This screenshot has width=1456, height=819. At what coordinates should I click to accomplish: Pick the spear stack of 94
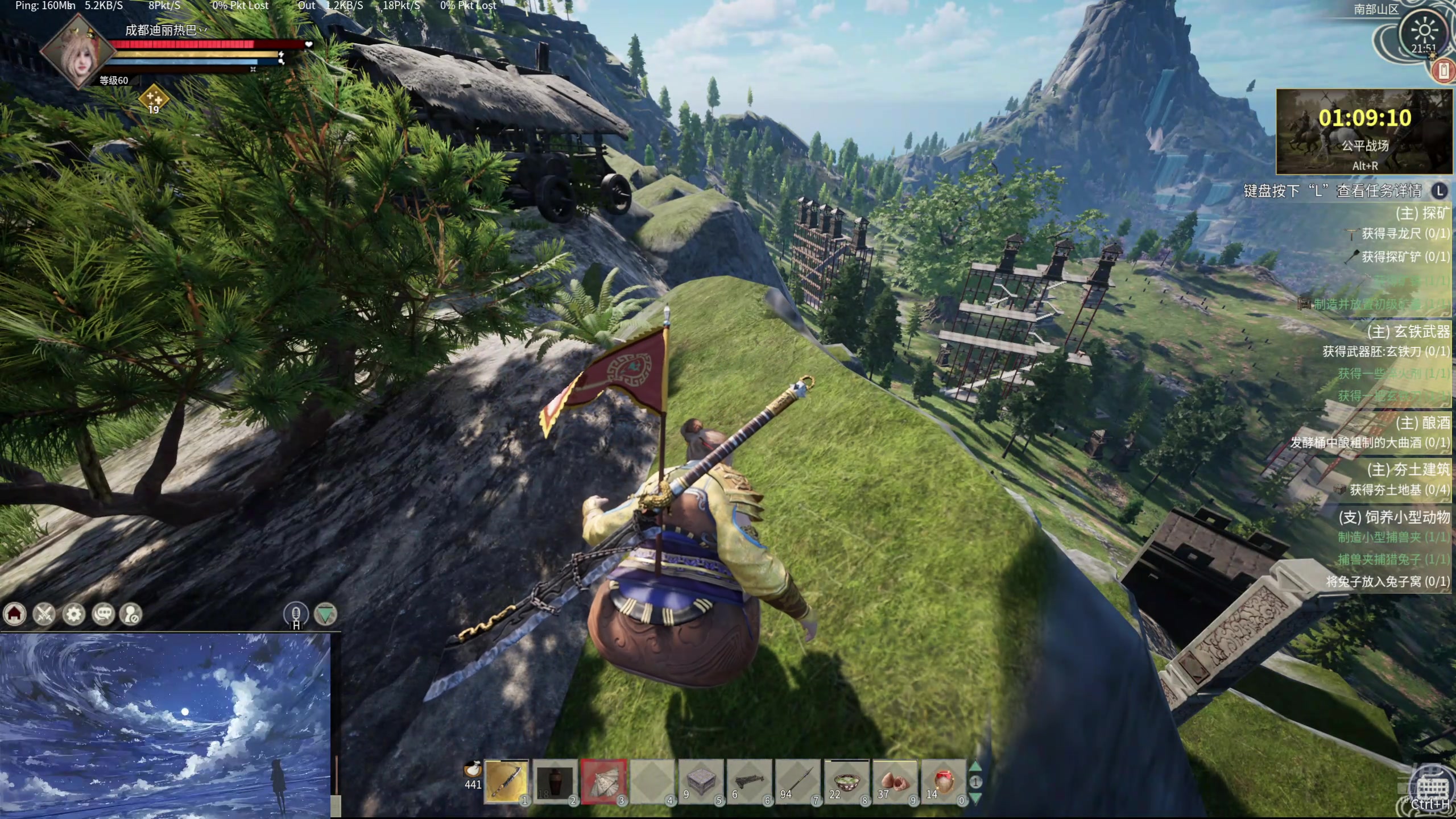(x=797, y=781)
